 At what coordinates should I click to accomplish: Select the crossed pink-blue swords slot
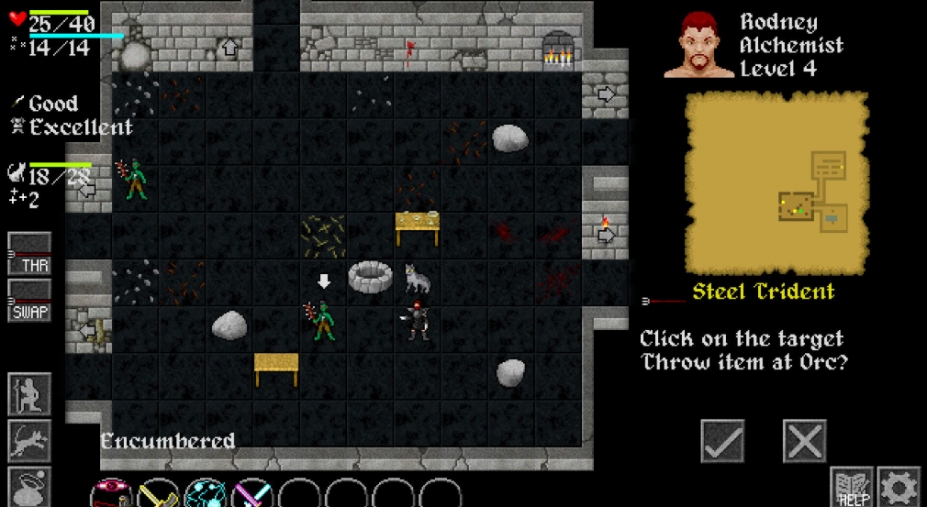coord(253,494)
